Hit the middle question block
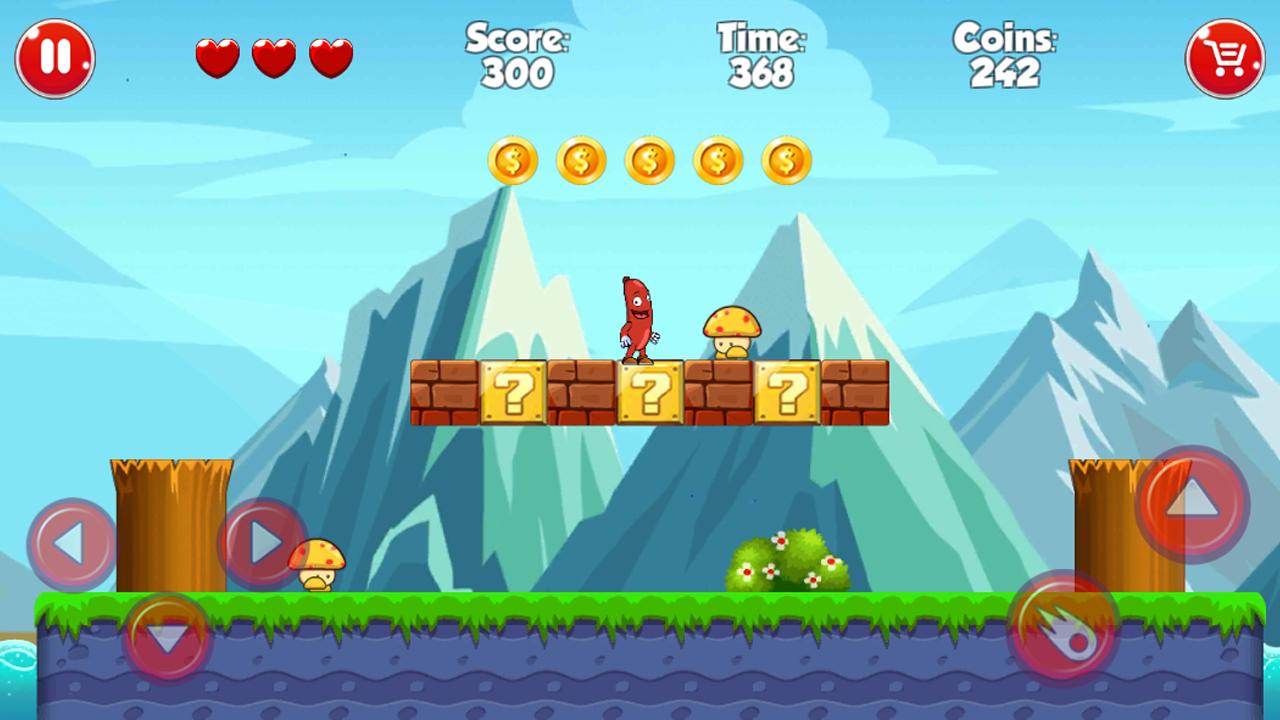This screenshot has height=720, width=1280. point(650,394)
